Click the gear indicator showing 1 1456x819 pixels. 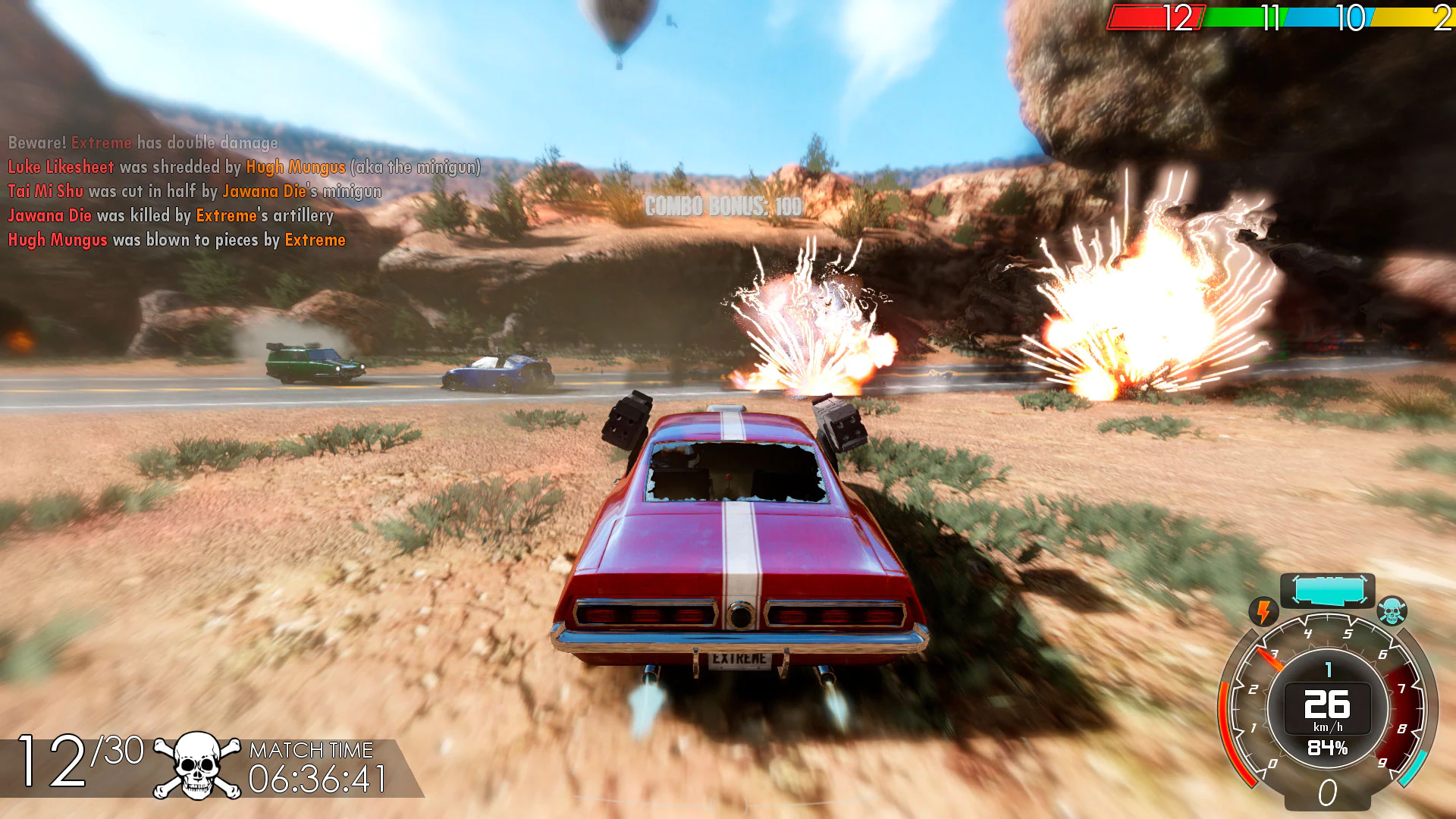pyautogui.click(x=1327, y=670)
